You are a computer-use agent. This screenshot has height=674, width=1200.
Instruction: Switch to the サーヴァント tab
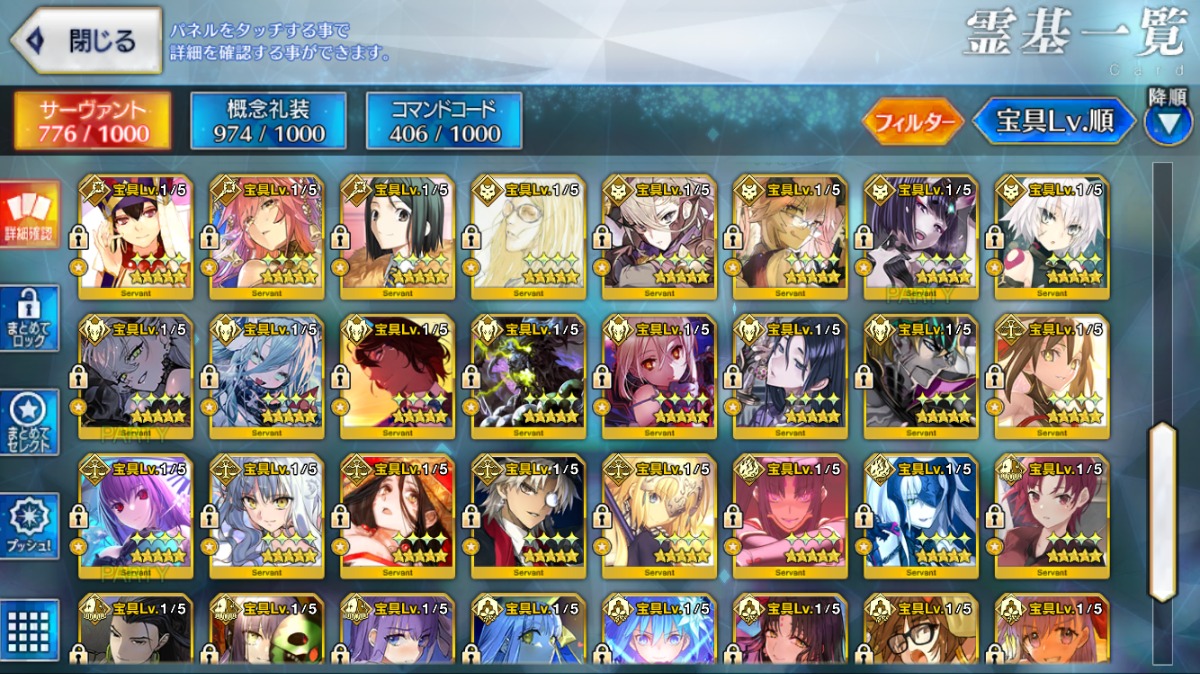(x=92, y=122)
